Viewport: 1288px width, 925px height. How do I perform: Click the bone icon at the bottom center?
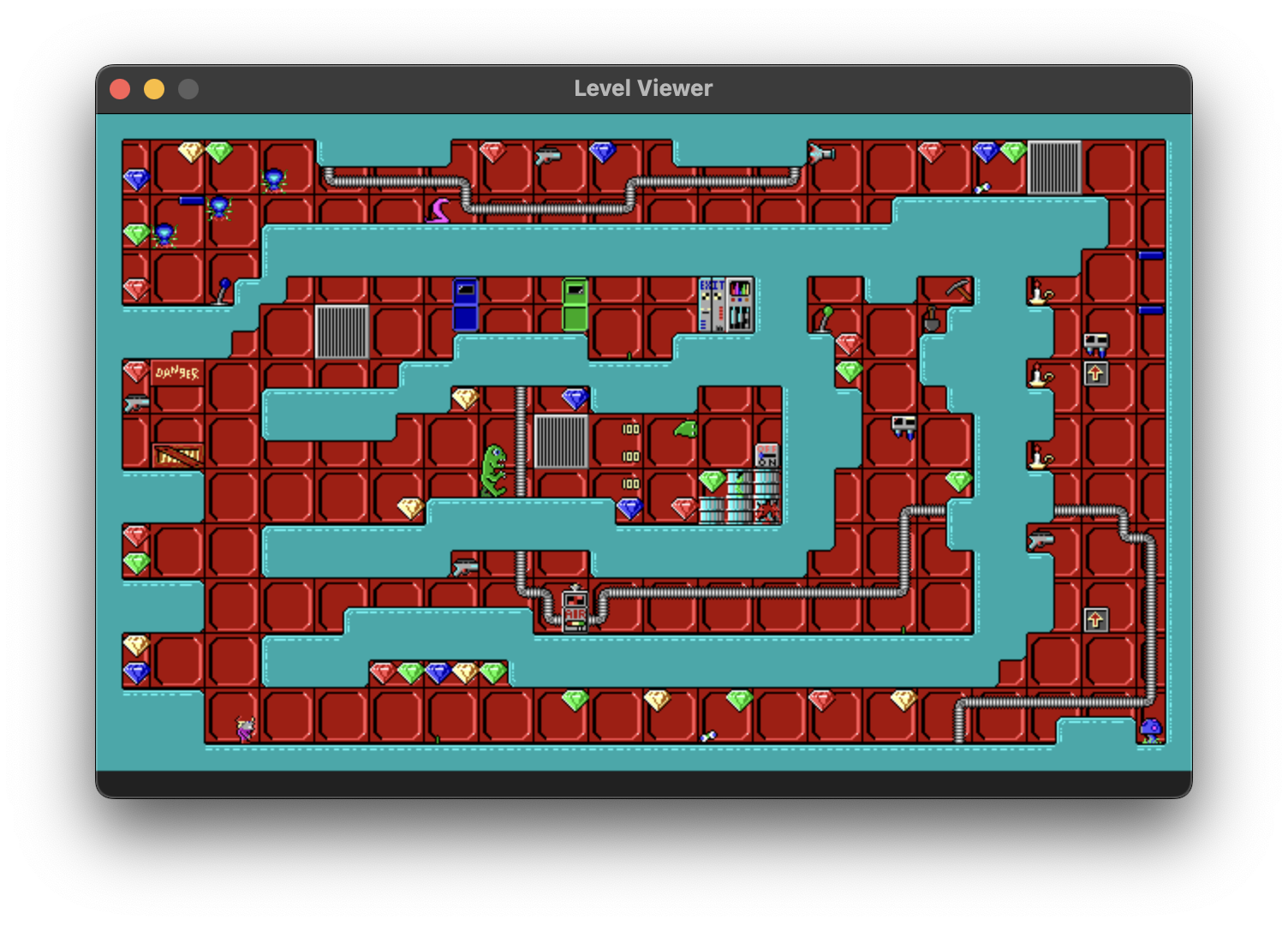(709, 735)
